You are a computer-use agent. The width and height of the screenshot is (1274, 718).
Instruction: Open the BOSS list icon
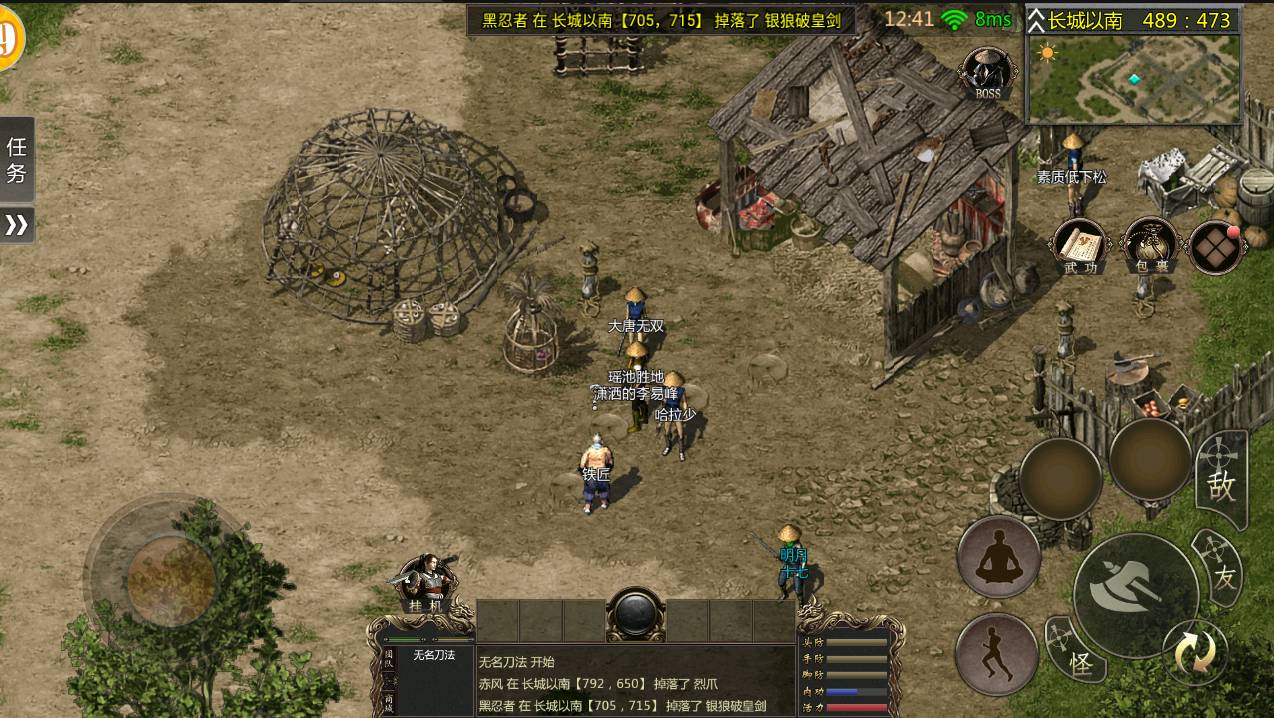coord(987,73)
